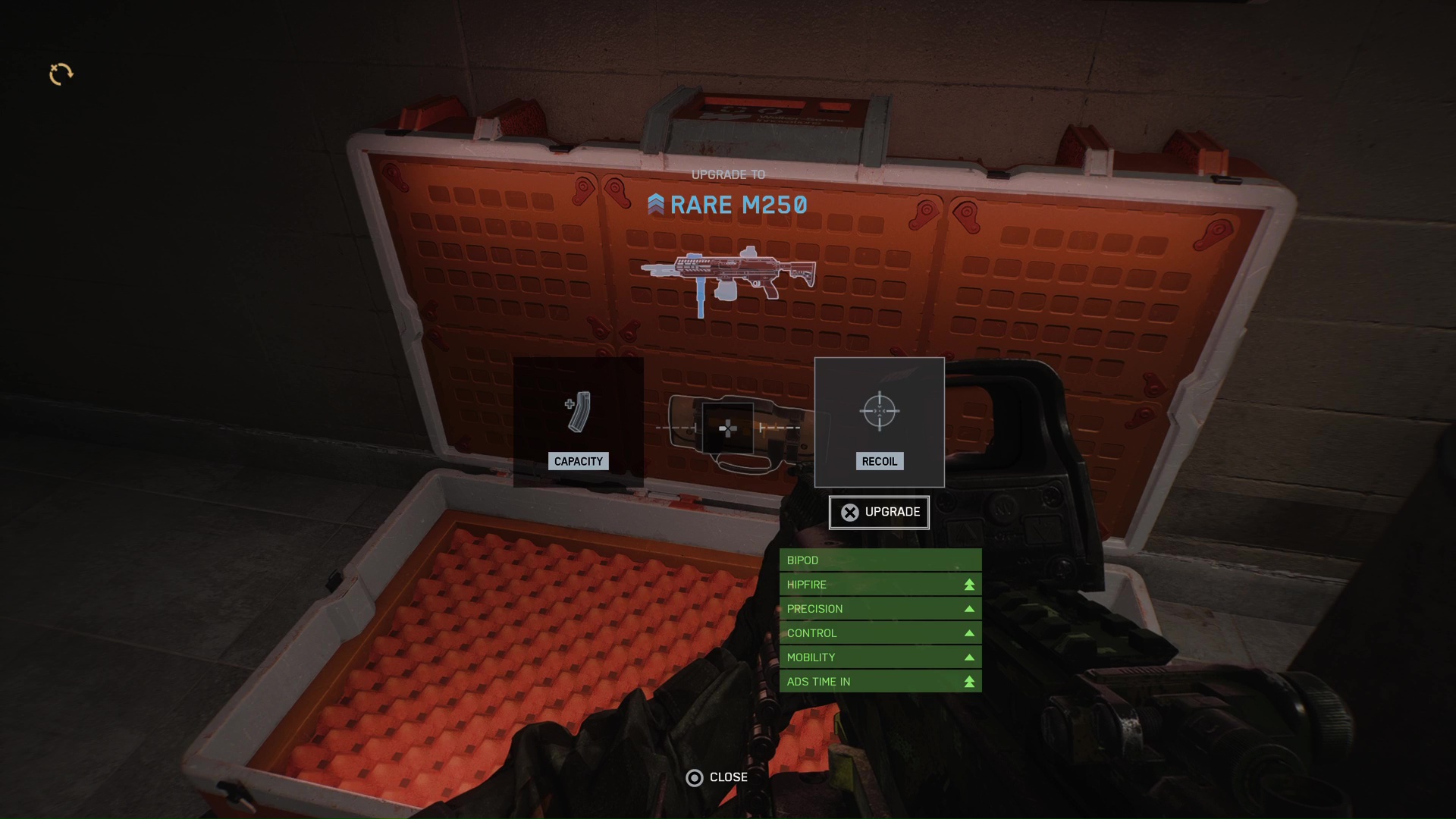The width and height of the screenshot is (1456, 819).
Task: Expand the ADS TIME IN double arrow
Action: [x=968, y=681]
